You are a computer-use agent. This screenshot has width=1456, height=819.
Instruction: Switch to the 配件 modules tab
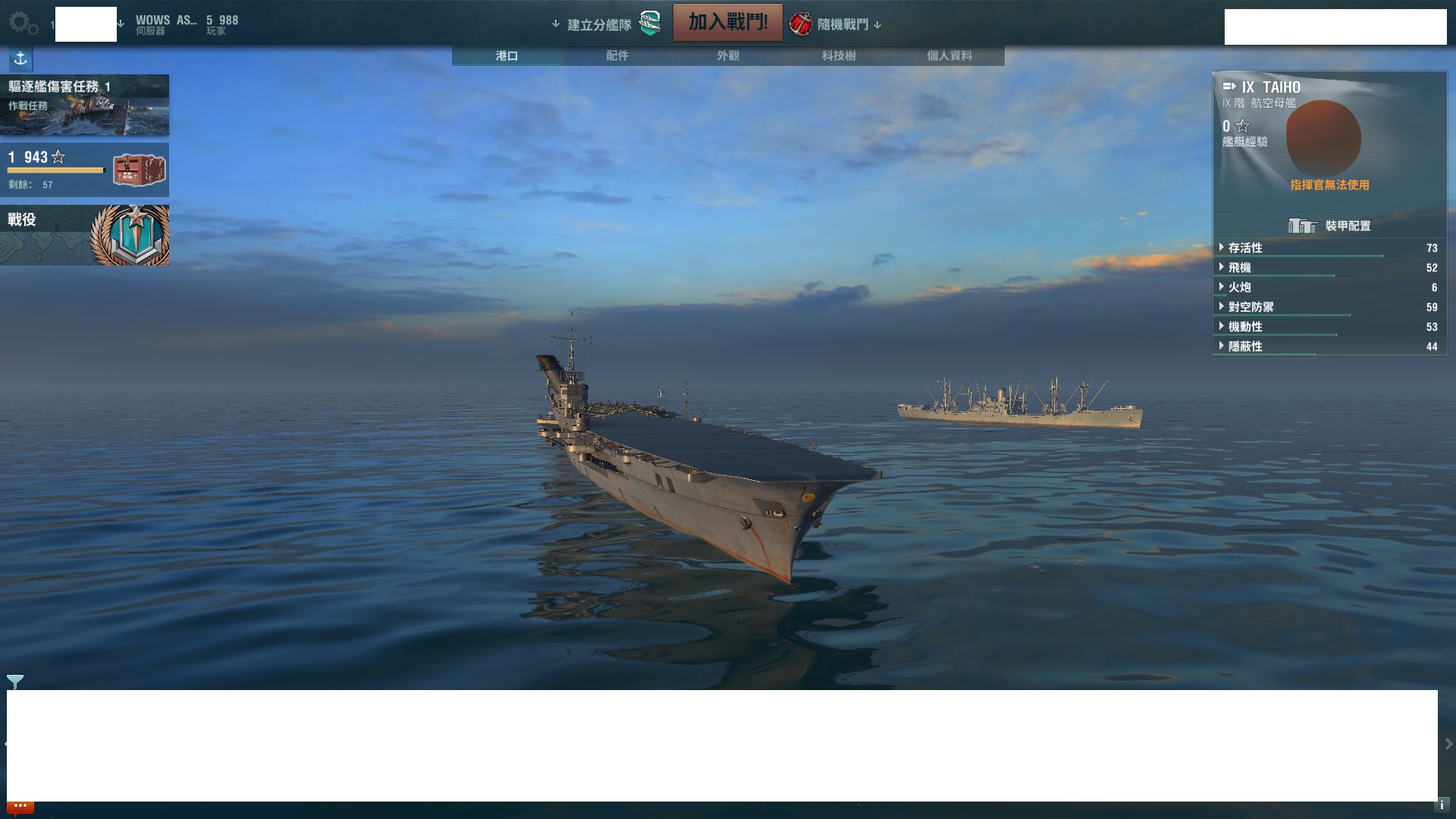coord(617,56)
